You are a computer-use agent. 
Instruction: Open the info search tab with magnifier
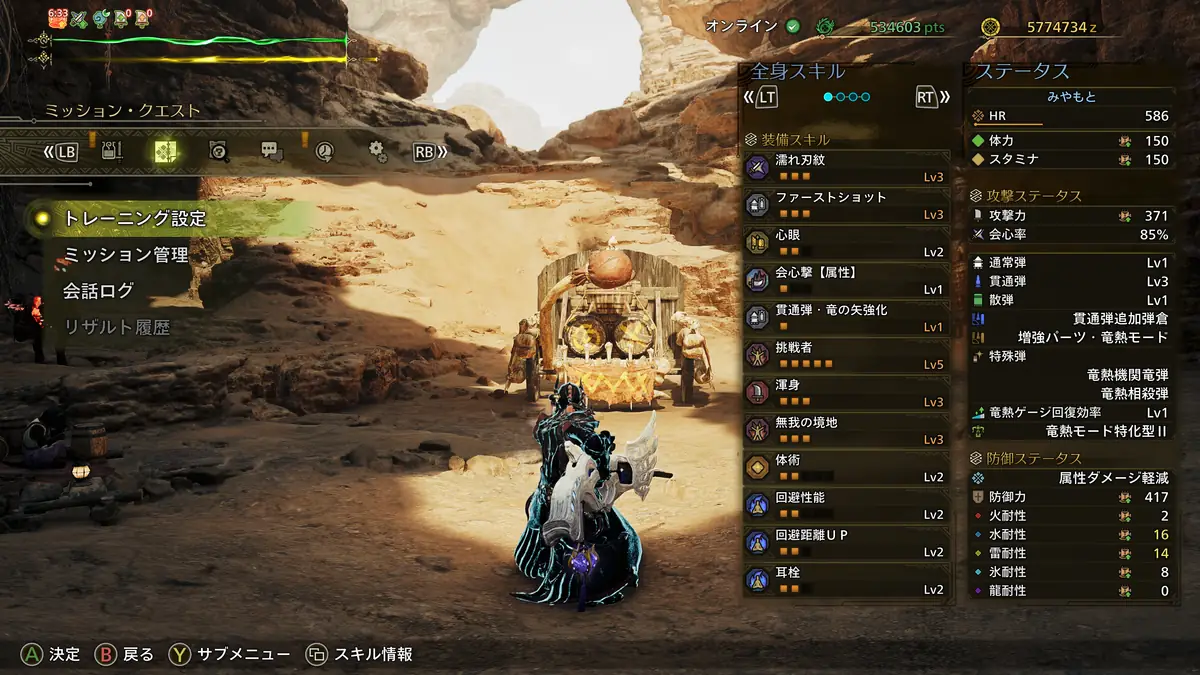(219, 152)
